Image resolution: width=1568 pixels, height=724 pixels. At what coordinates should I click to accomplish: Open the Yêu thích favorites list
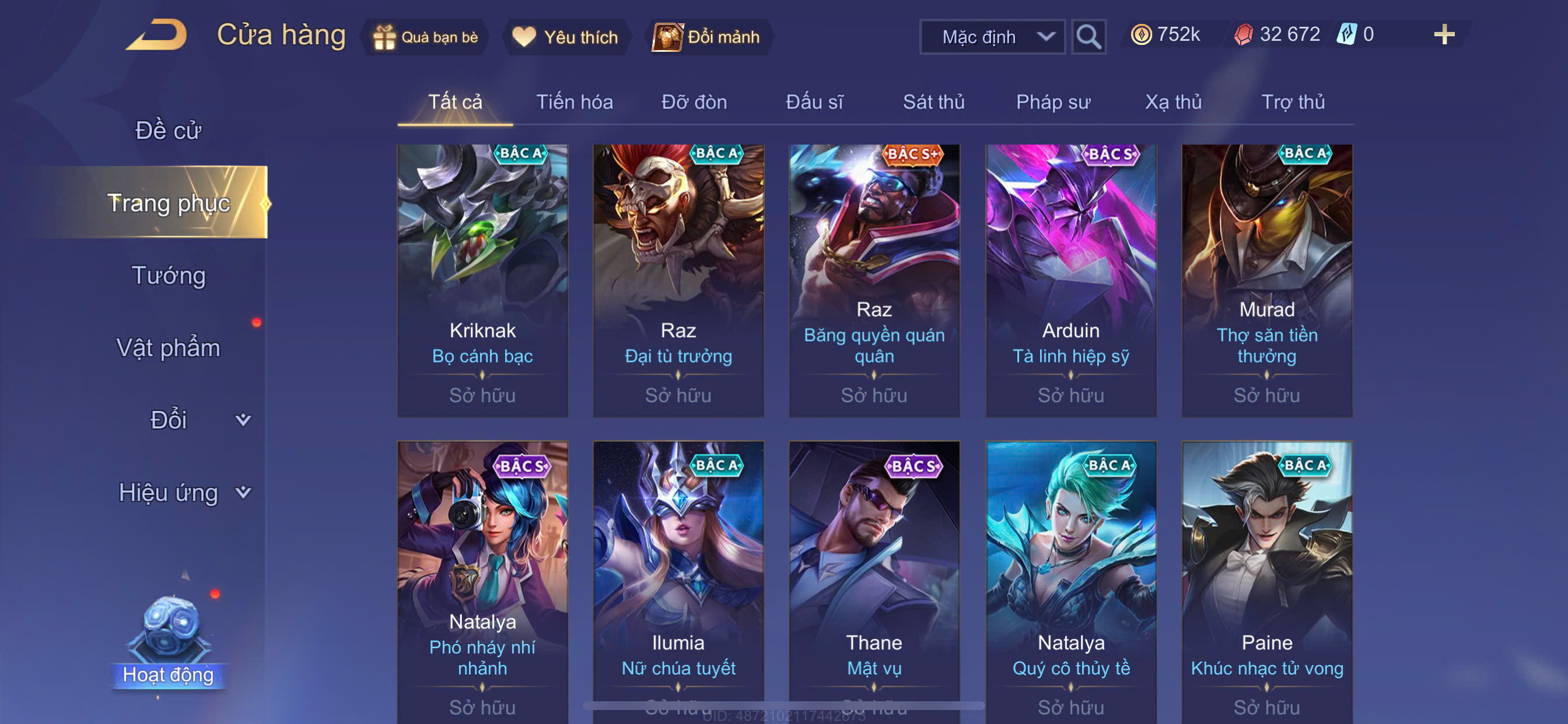pyautogui.click(x=565, y=37)
